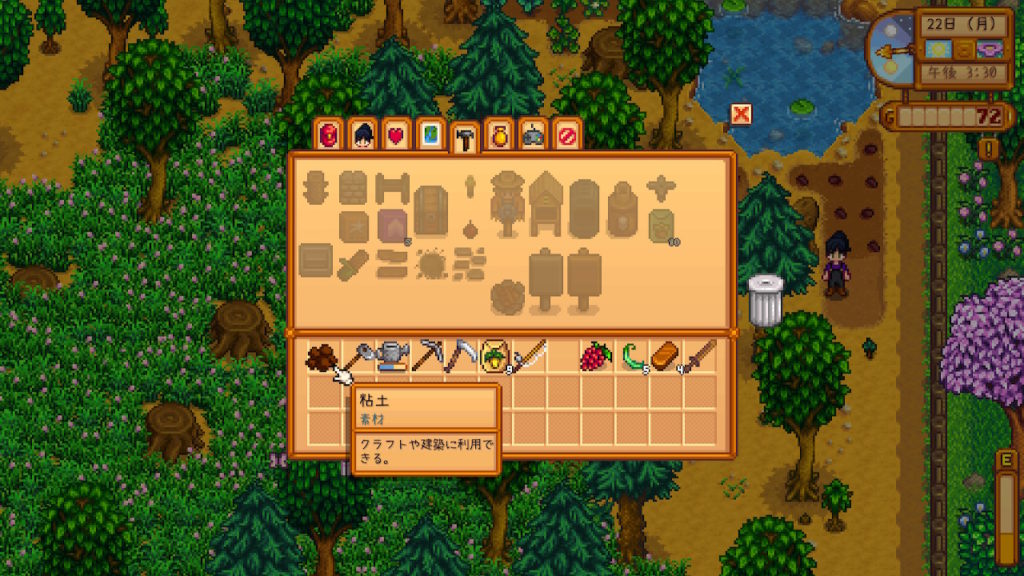Select the seed packet slot
1024x576 pixels.
(495, 357)
